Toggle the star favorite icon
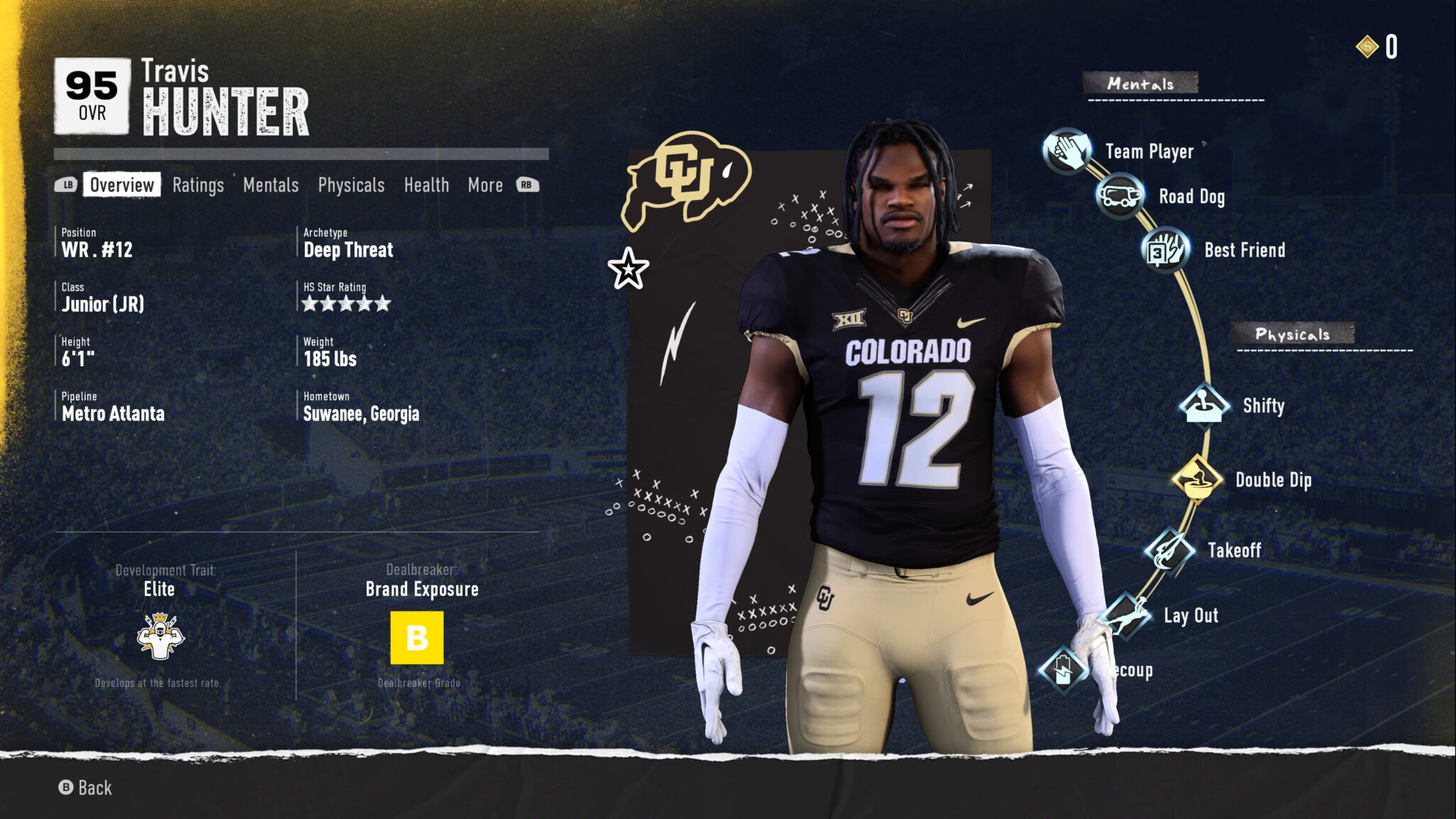 [x=628, y=269]
